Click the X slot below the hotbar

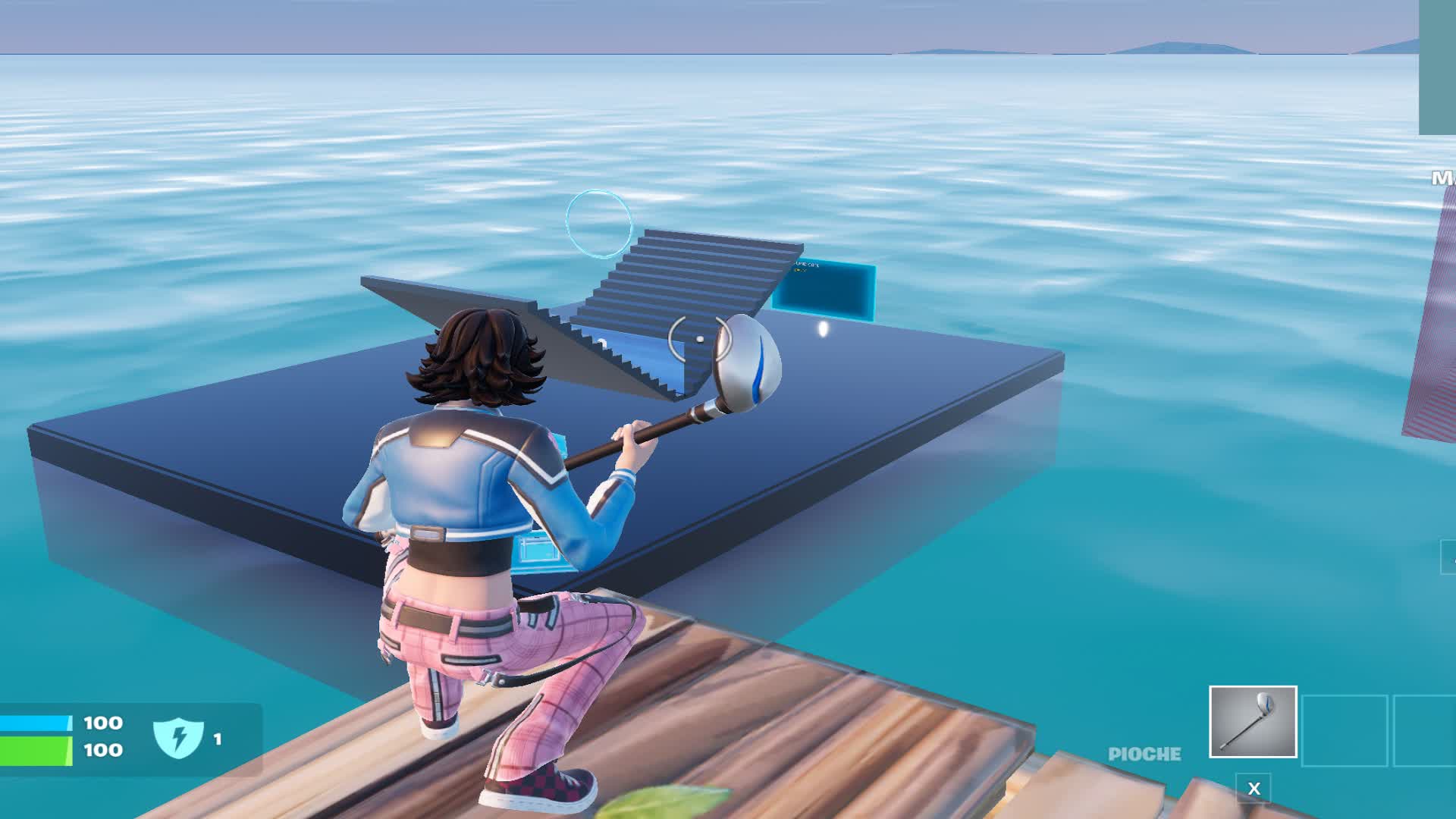pos(1254,787)
